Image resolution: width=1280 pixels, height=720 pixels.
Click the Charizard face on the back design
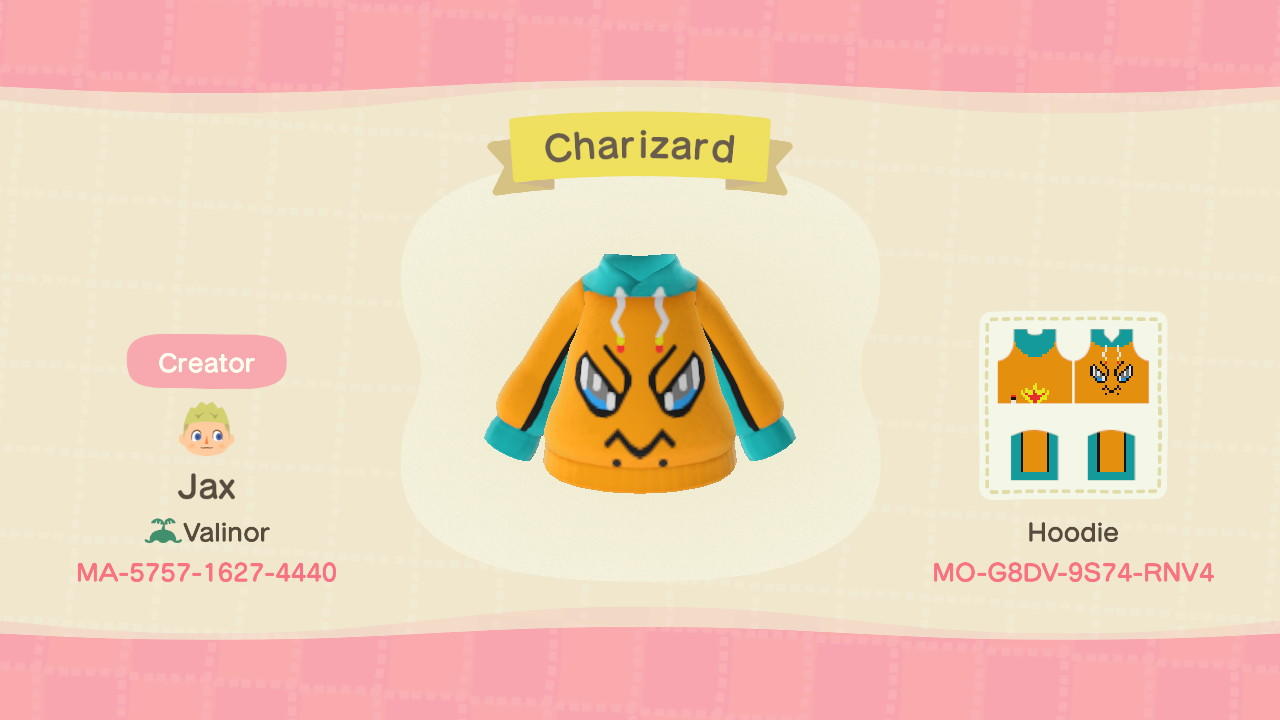[1109, 376]
